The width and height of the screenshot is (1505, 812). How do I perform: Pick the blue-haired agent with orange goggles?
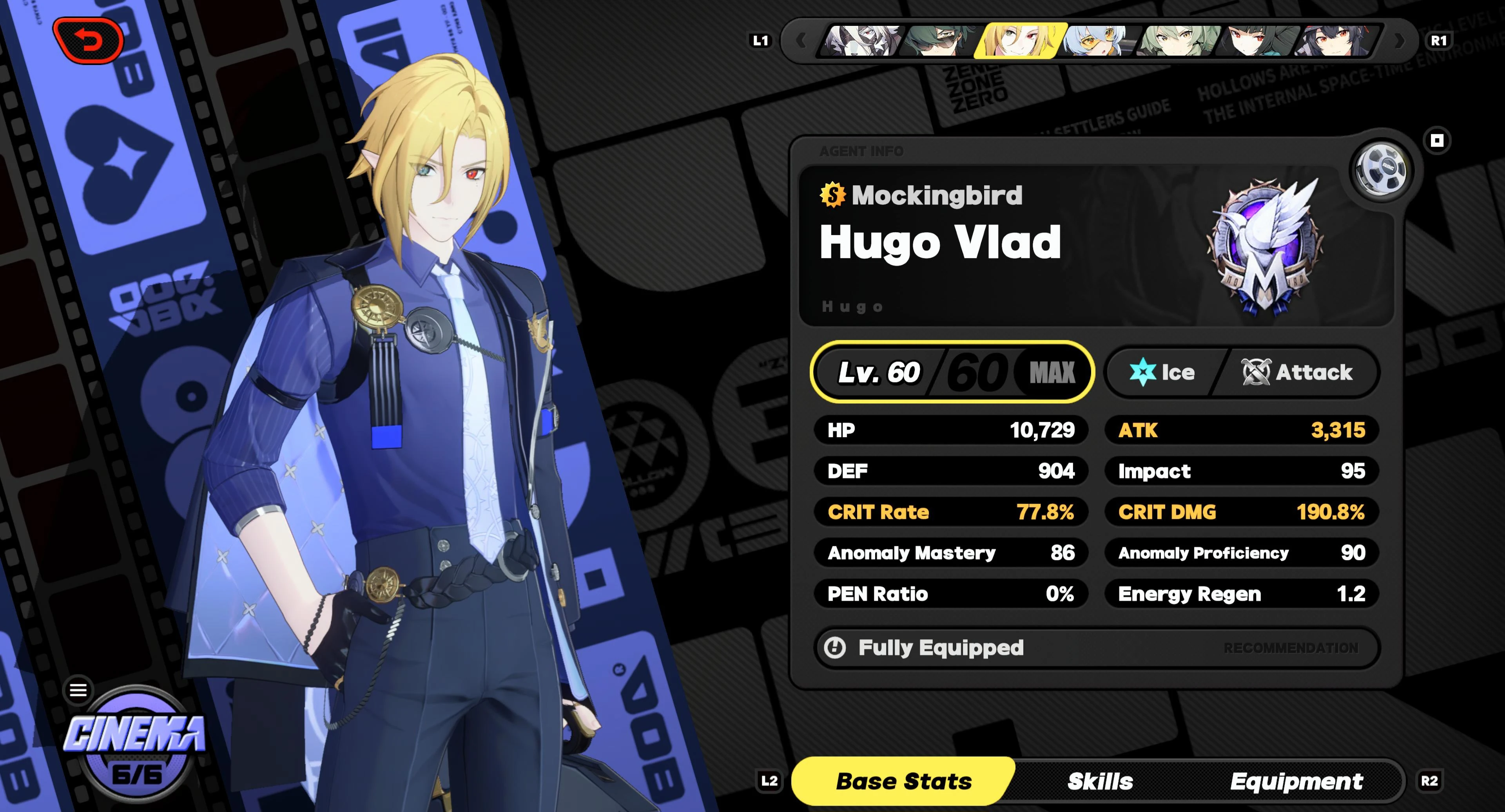(x=1098, y=41)
